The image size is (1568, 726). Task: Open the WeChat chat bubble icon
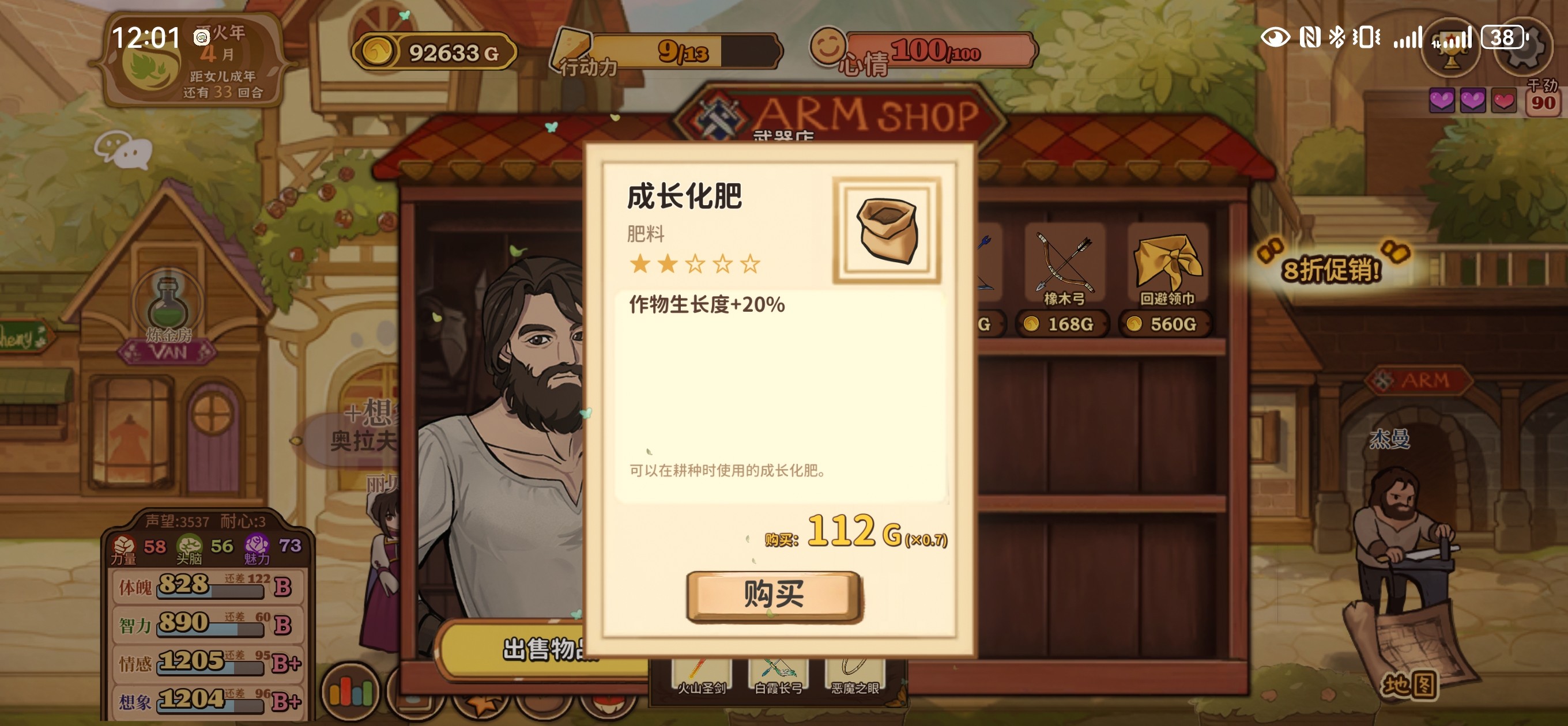(123, 152)
